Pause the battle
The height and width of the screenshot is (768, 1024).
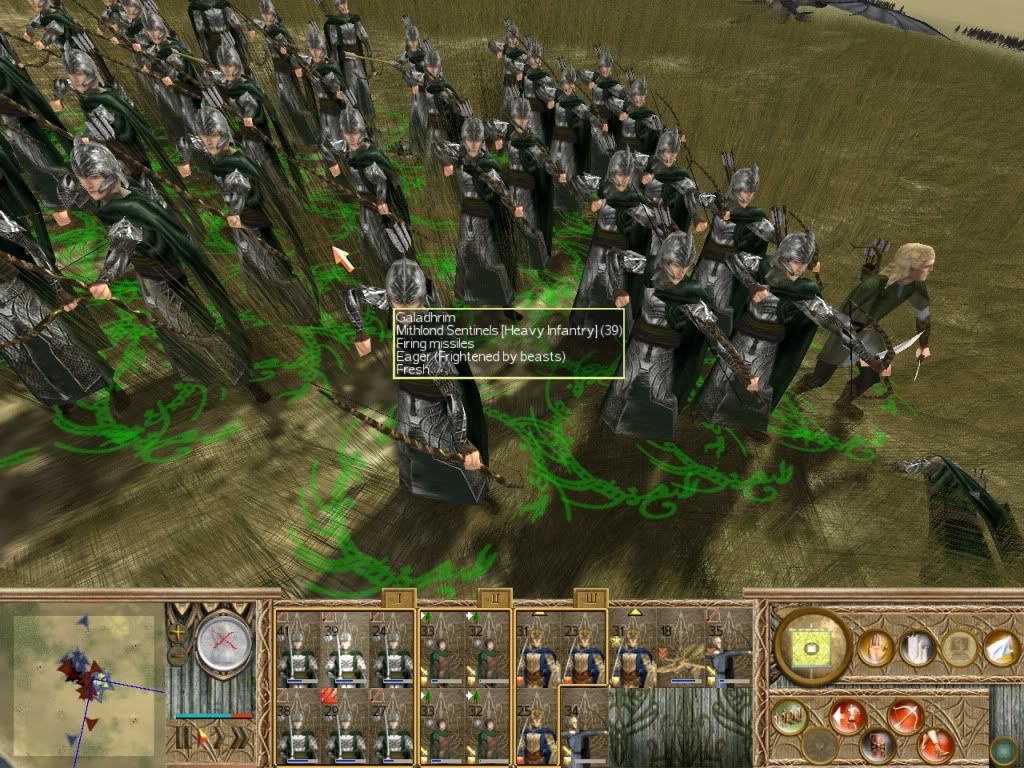point(181,738)
